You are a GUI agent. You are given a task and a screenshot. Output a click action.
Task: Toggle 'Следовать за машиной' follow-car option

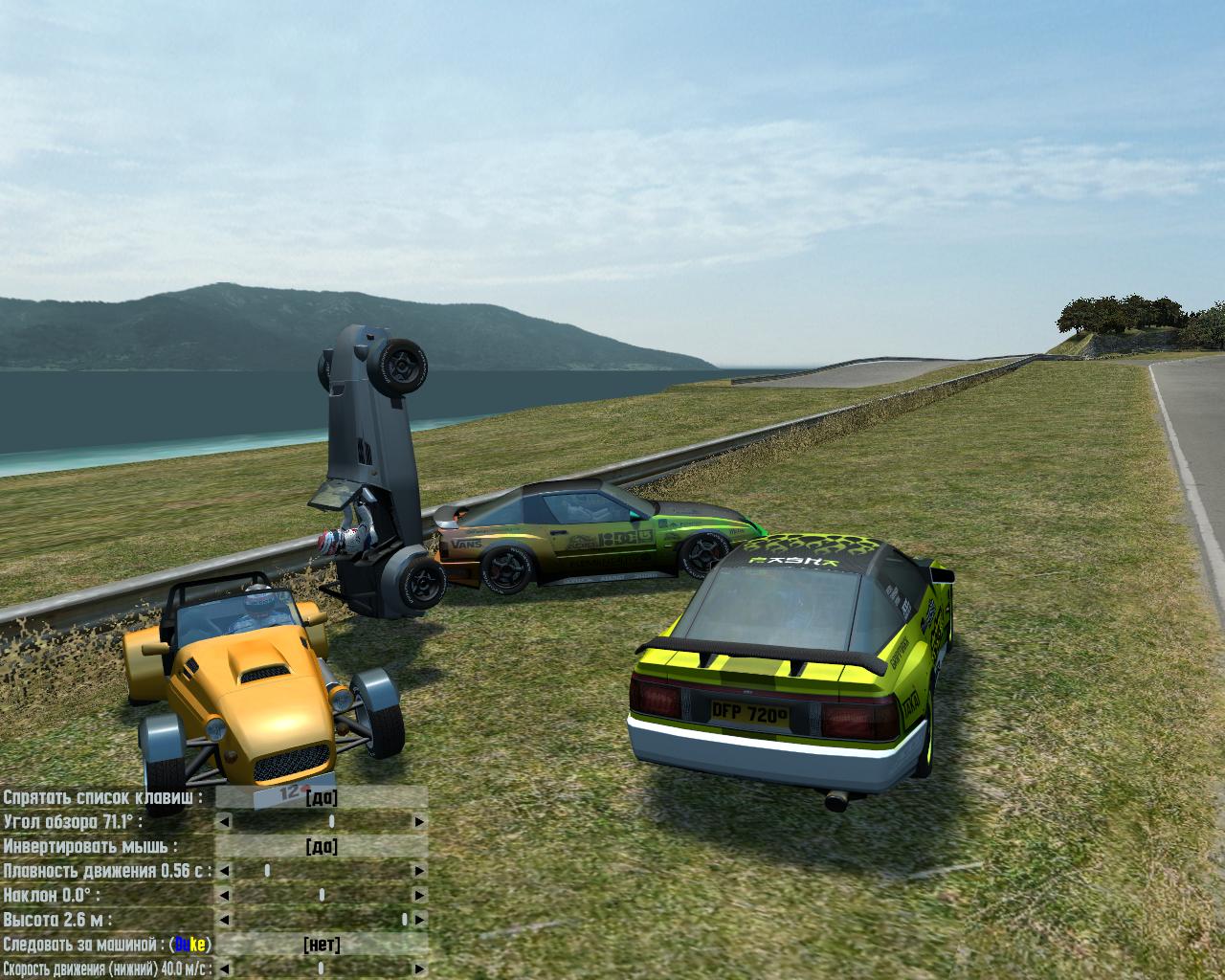(x=322, y=946)
